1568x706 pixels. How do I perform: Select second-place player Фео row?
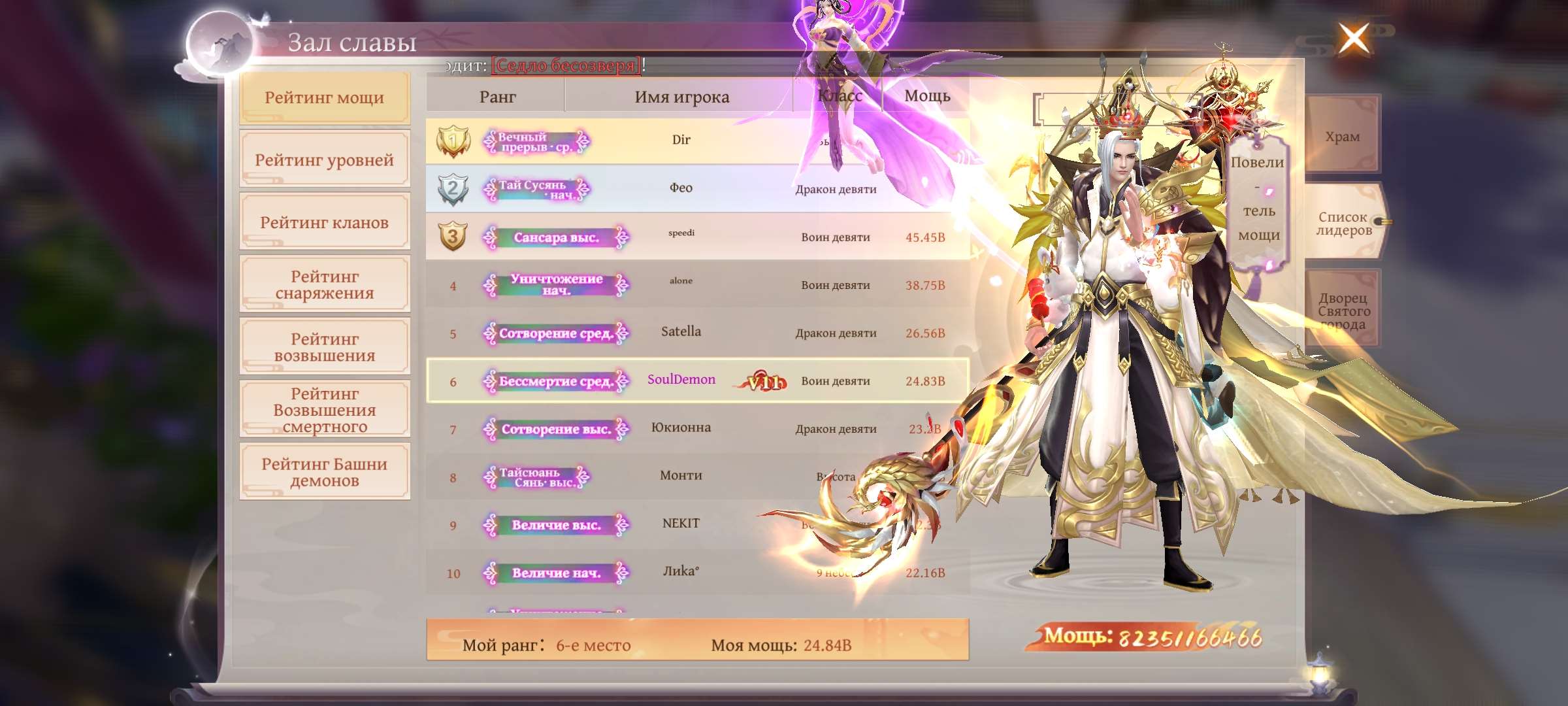pos(681,188)
